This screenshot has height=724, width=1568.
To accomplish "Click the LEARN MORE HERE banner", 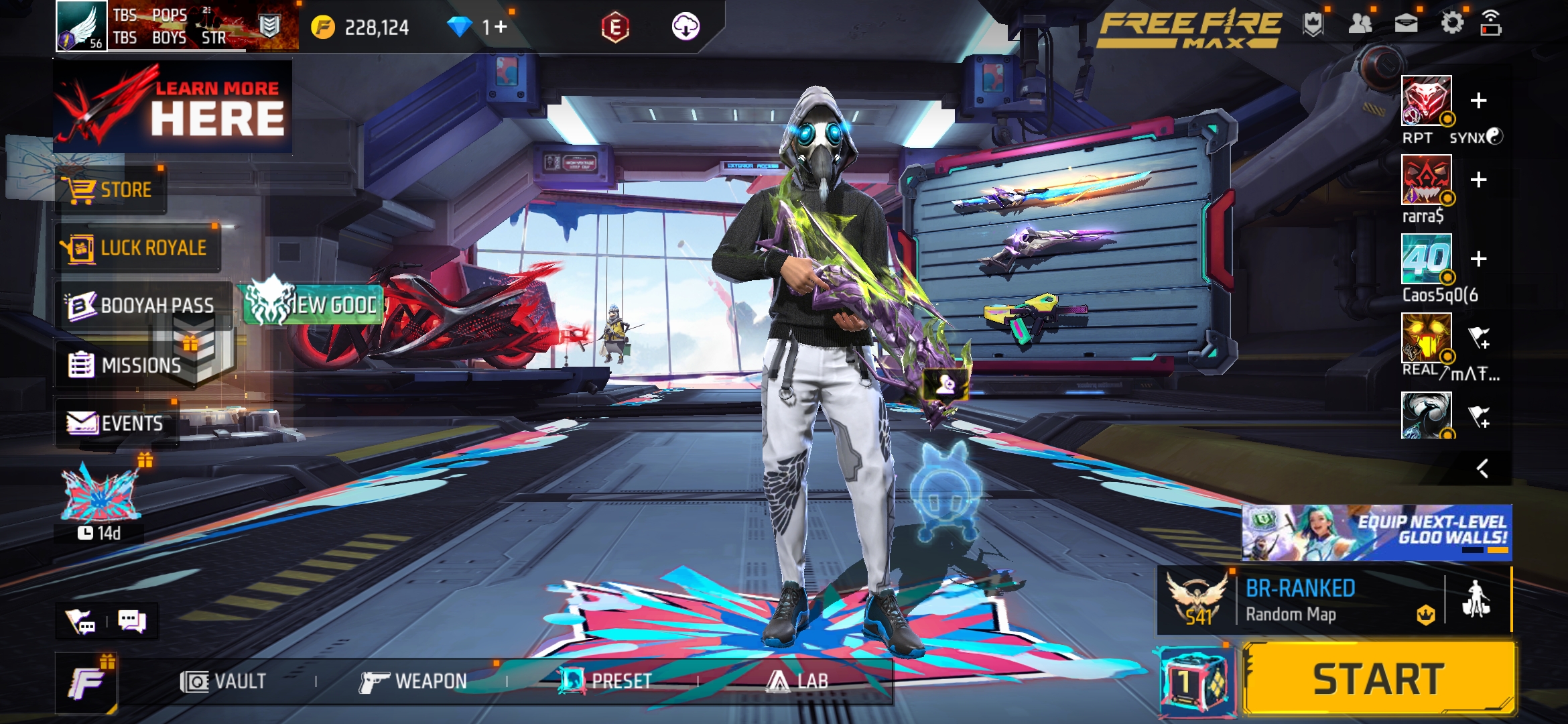I will 173,107.
